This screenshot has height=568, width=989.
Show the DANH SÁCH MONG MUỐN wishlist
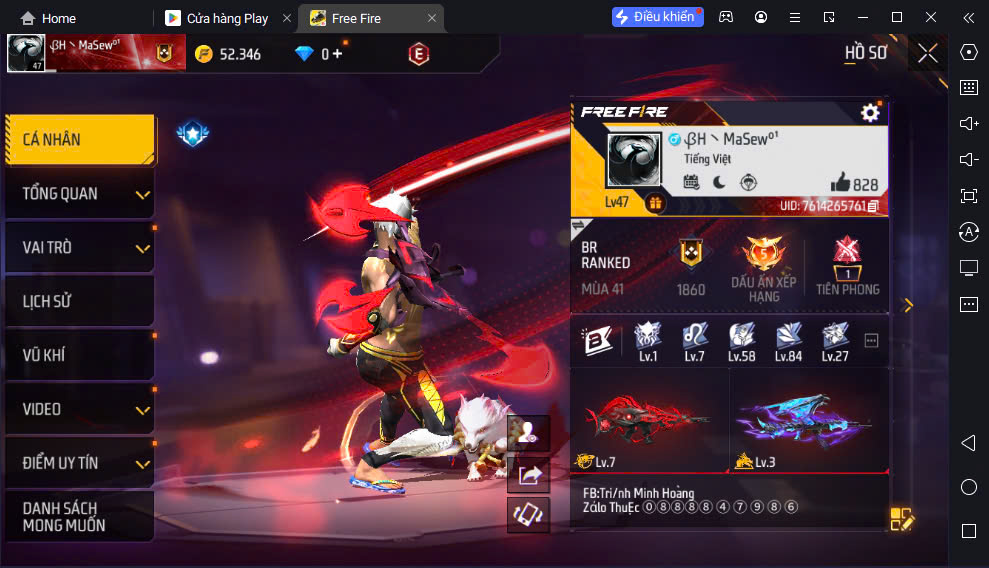(80, 516)
